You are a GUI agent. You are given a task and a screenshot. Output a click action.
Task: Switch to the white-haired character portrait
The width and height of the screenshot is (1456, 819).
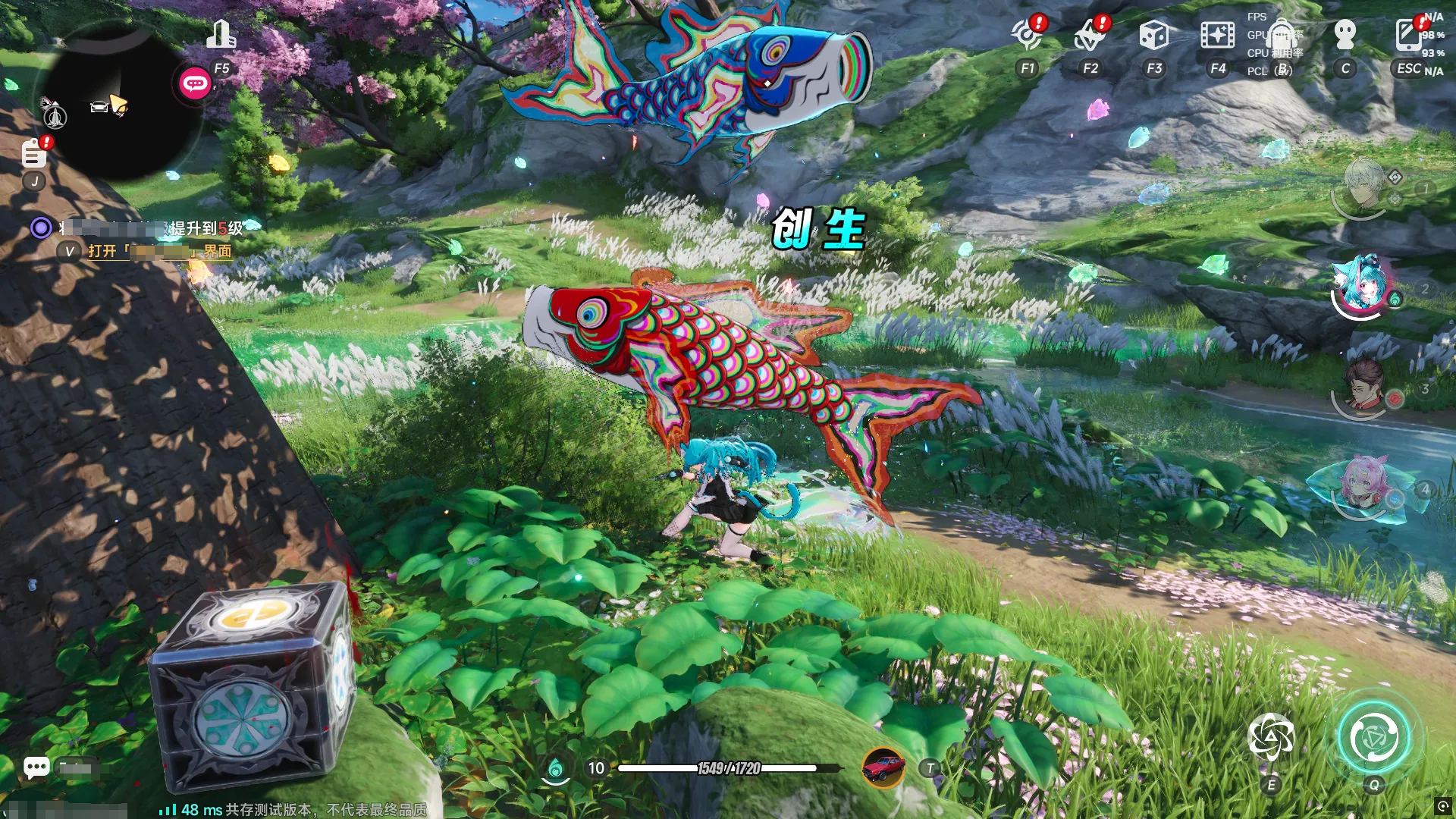coord(1363,184)
